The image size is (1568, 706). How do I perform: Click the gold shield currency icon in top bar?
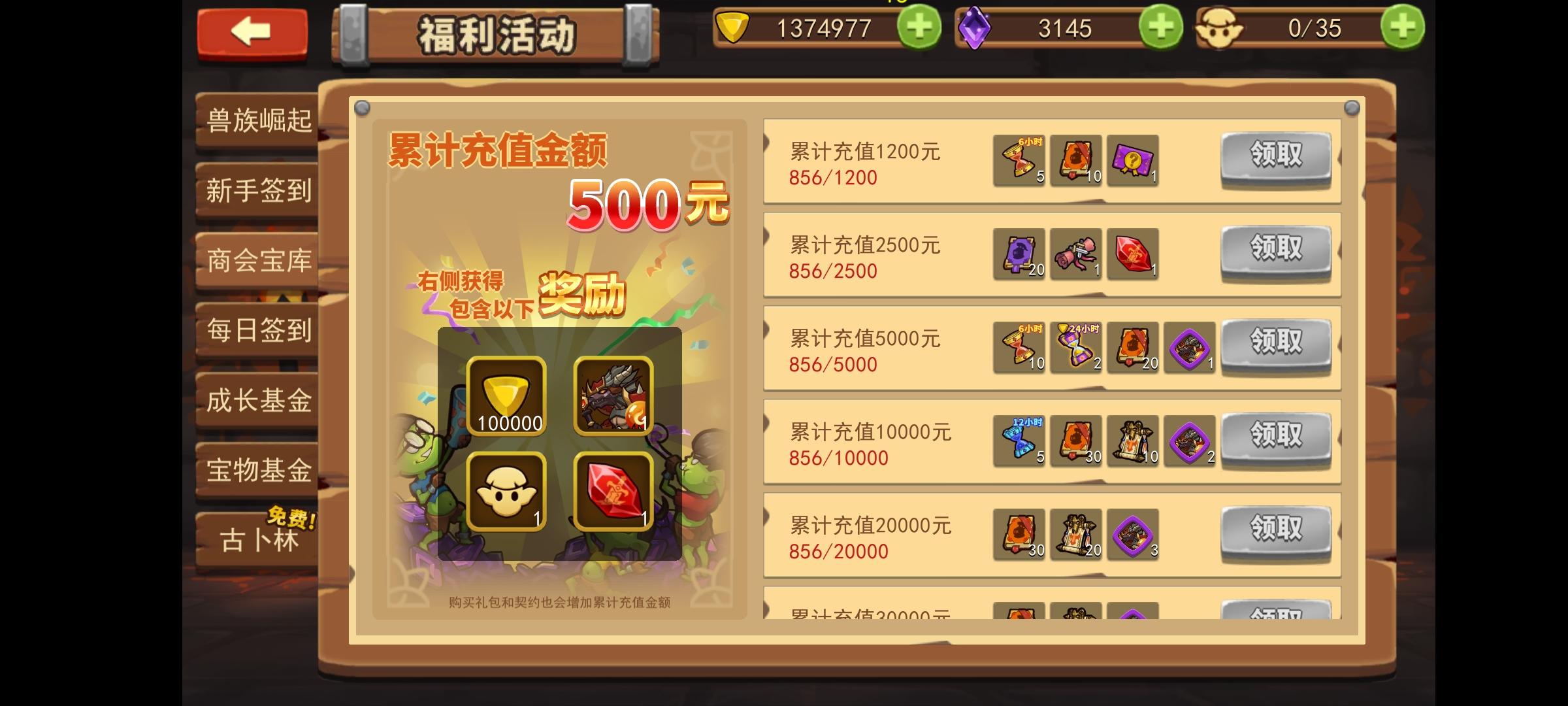(x=732, y=28)
